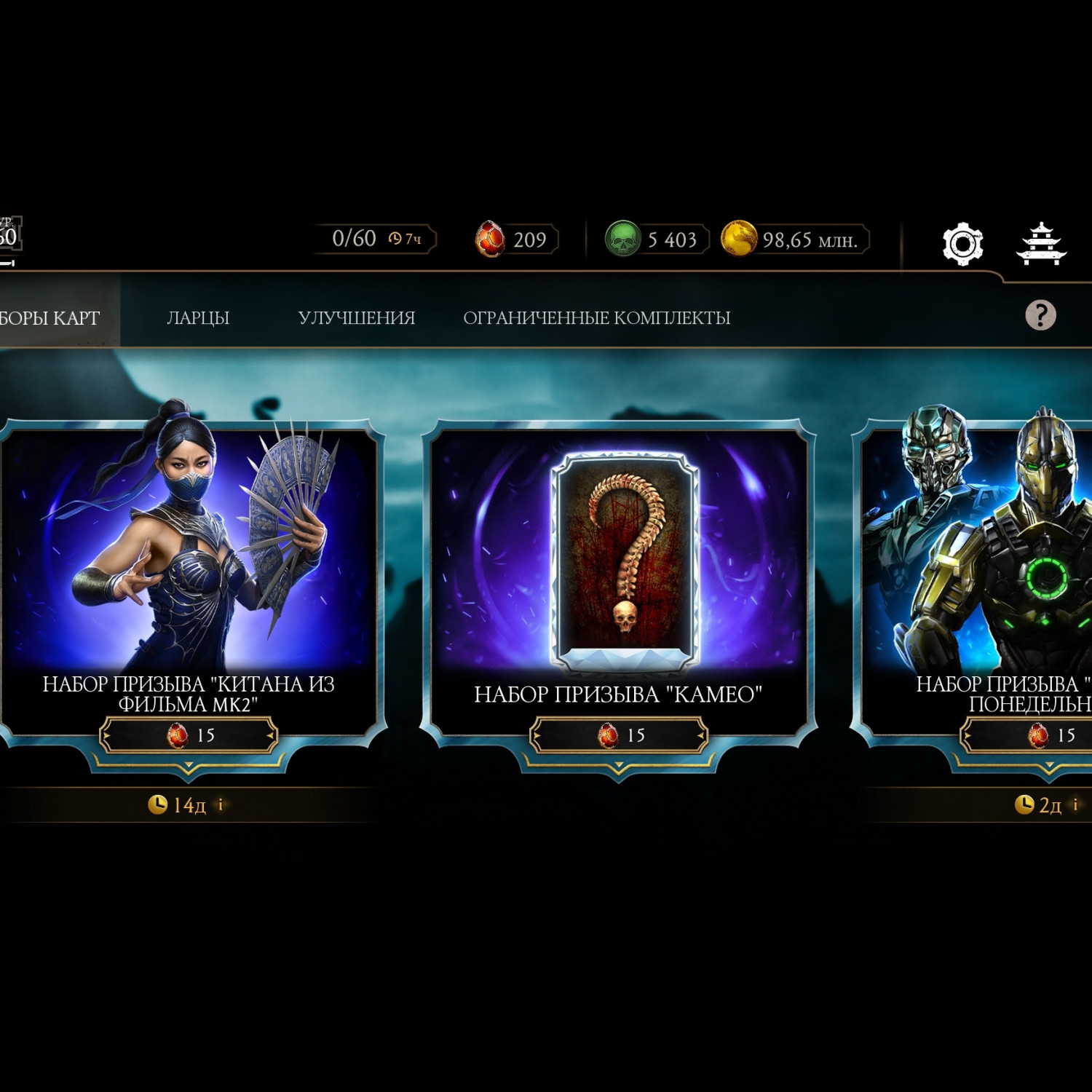Open help via the question mark button

[x=1040, y=315]
